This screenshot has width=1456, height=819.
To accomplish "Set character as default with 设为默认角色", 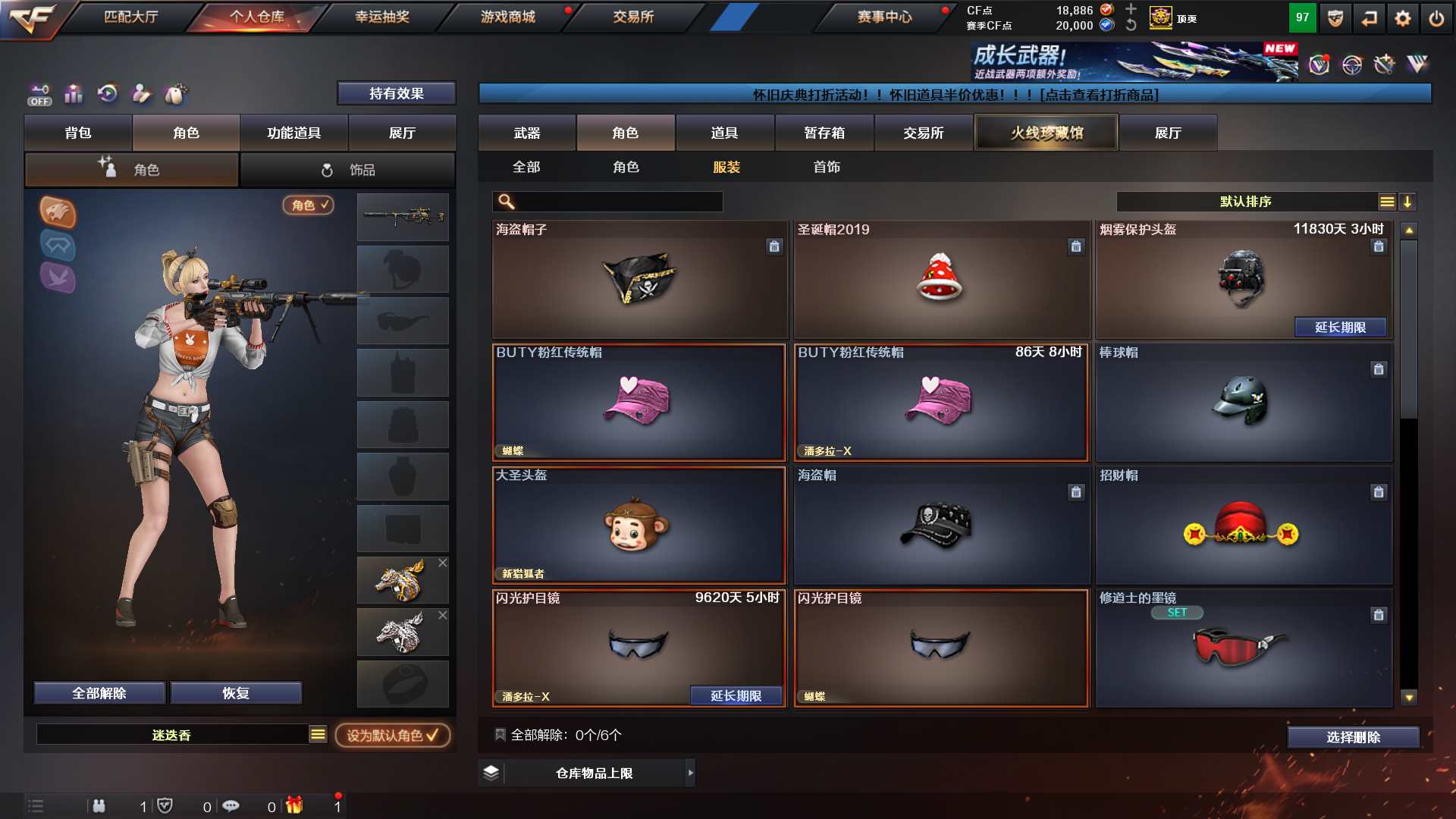I will [392, 735].
